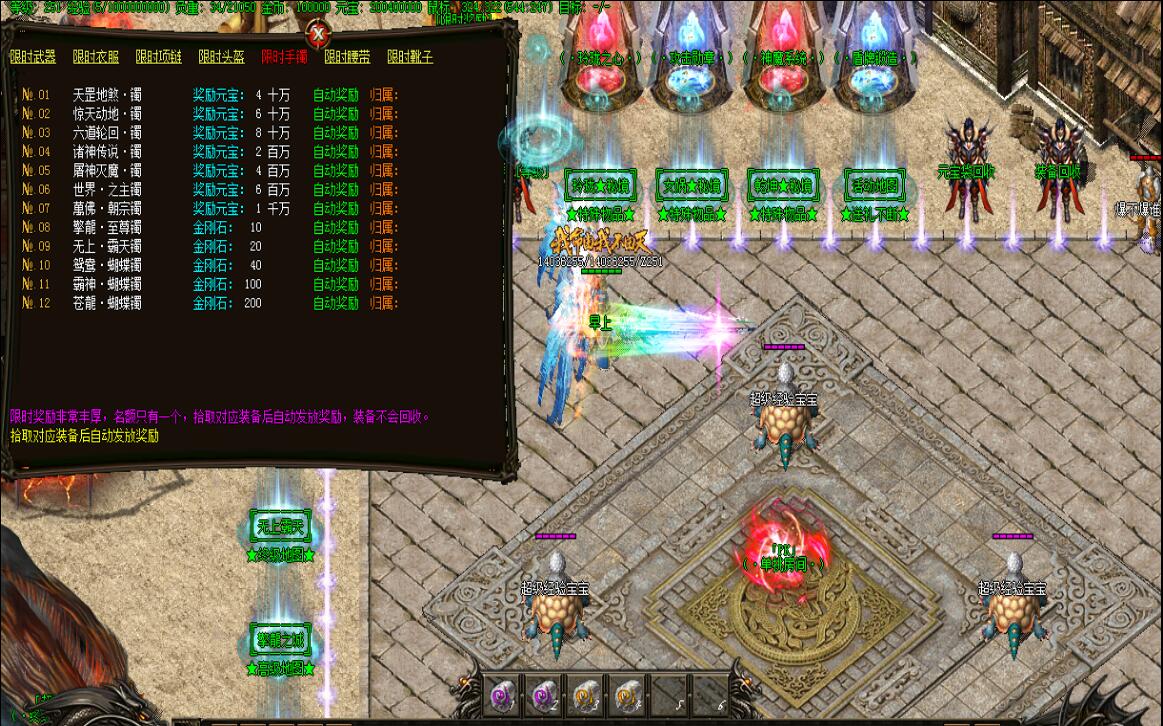Switch to the 限时腰带 tab
Screen dimensions: 1163x726
(347, 57)
